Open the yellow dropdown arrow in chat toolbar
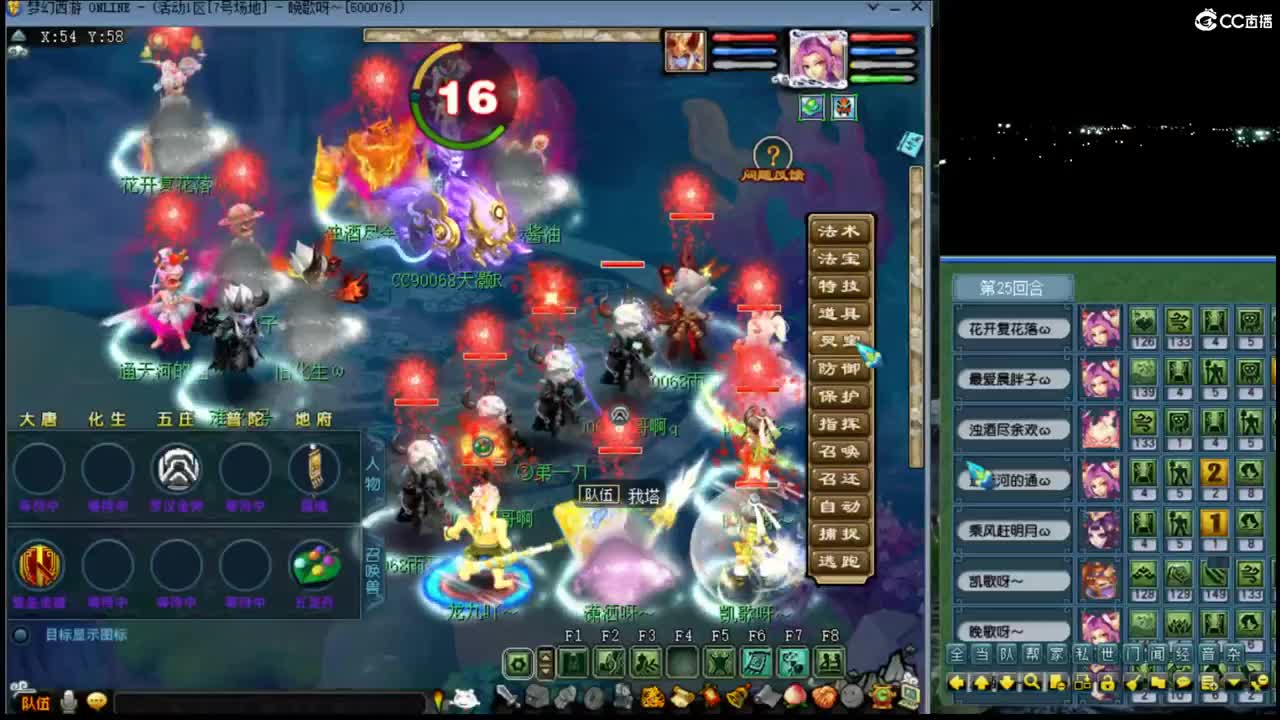This screenshot has width=1280, height=720. tap(1233, 682)
